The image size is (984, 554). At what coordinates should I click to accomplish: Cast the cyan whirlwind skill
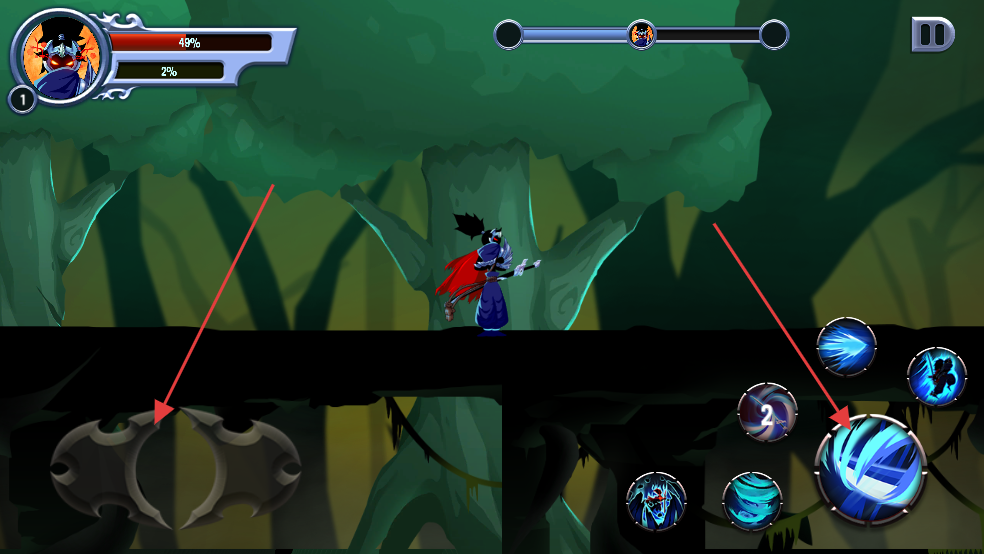(752, 501)
